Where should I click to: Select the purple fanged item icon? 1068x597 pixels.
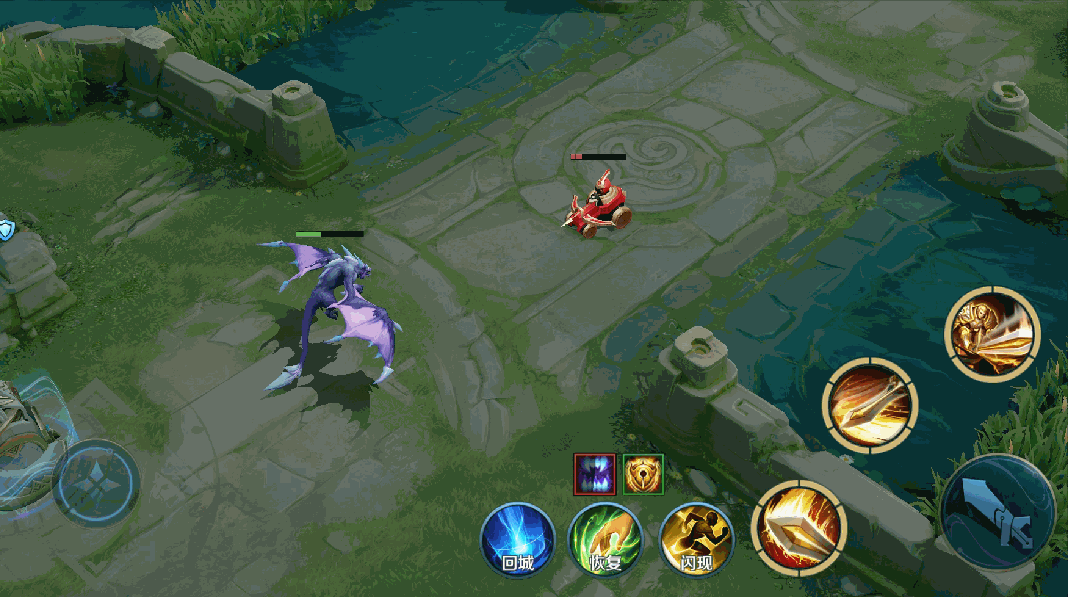point(594,473)
